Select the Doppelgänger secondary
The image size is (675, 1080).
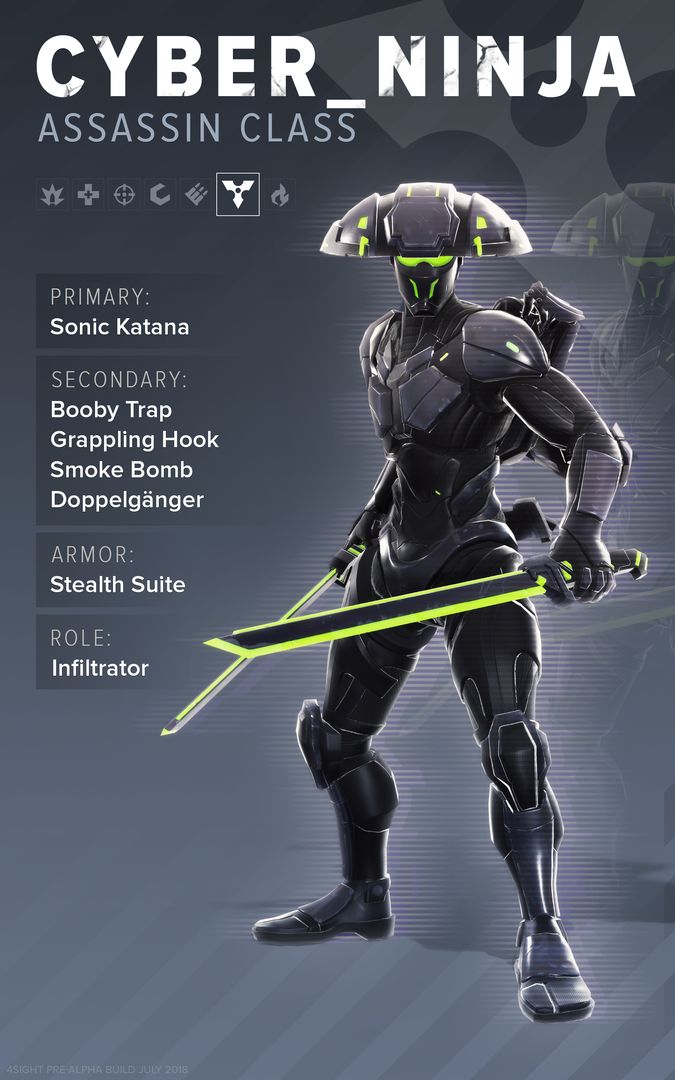click(x=127, y=500)
